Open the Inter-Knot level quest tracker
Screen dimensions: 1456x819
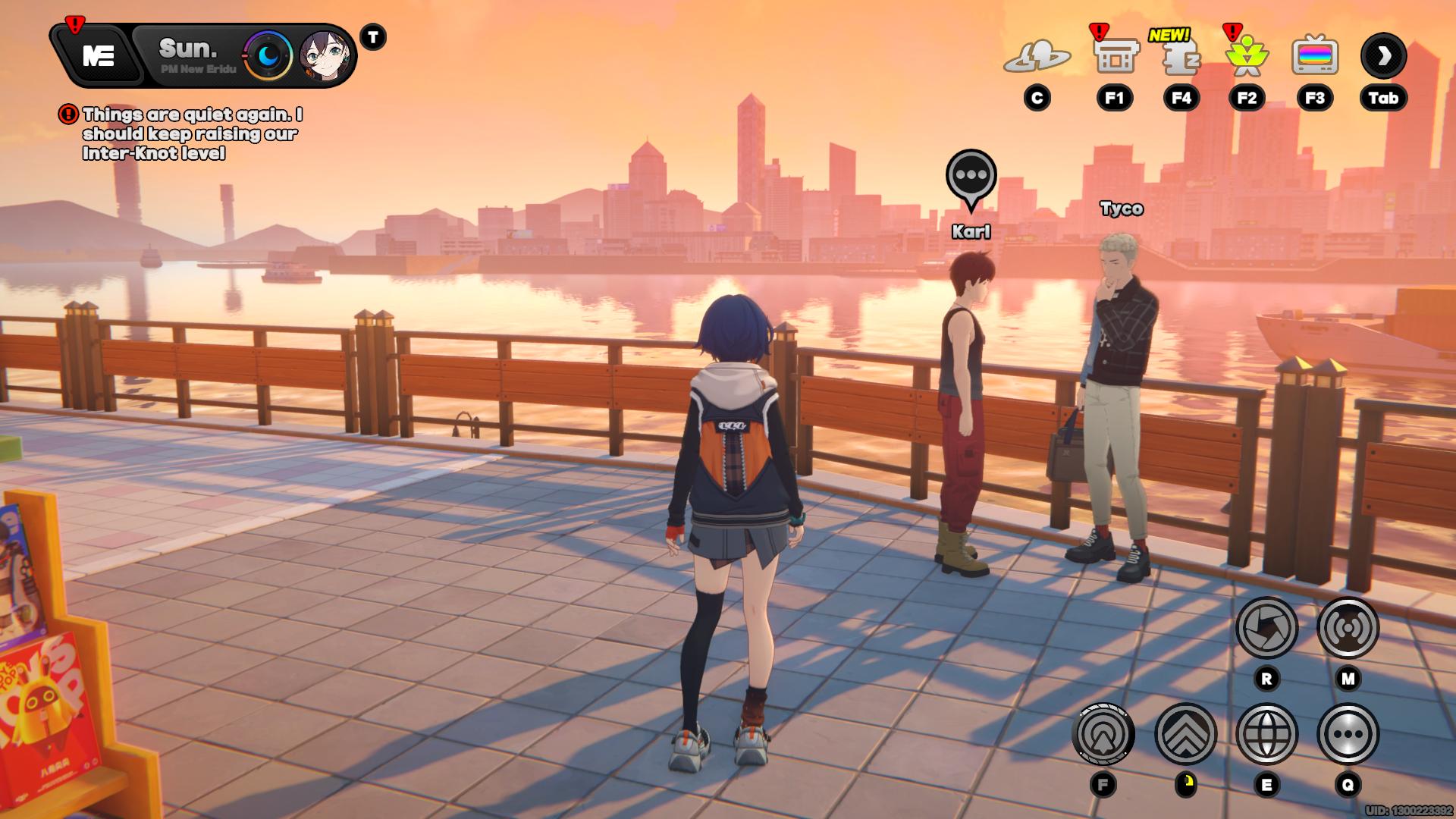coord(192,133)
